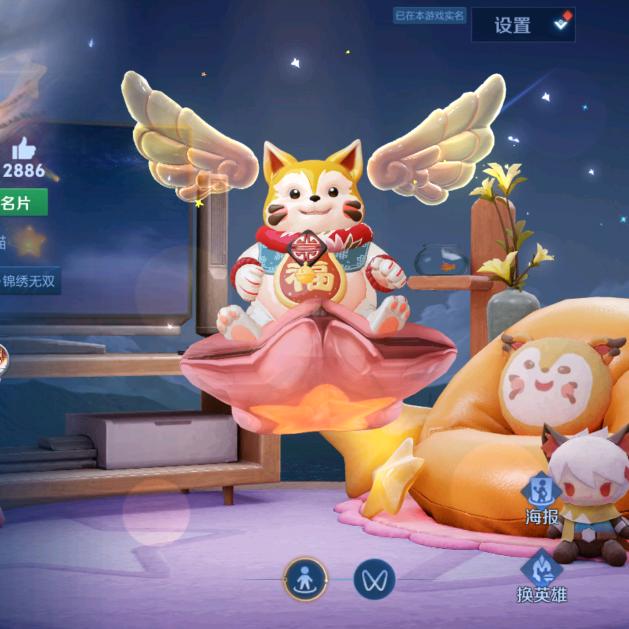Open the green 名片 name card button

(x=23, y=203)
